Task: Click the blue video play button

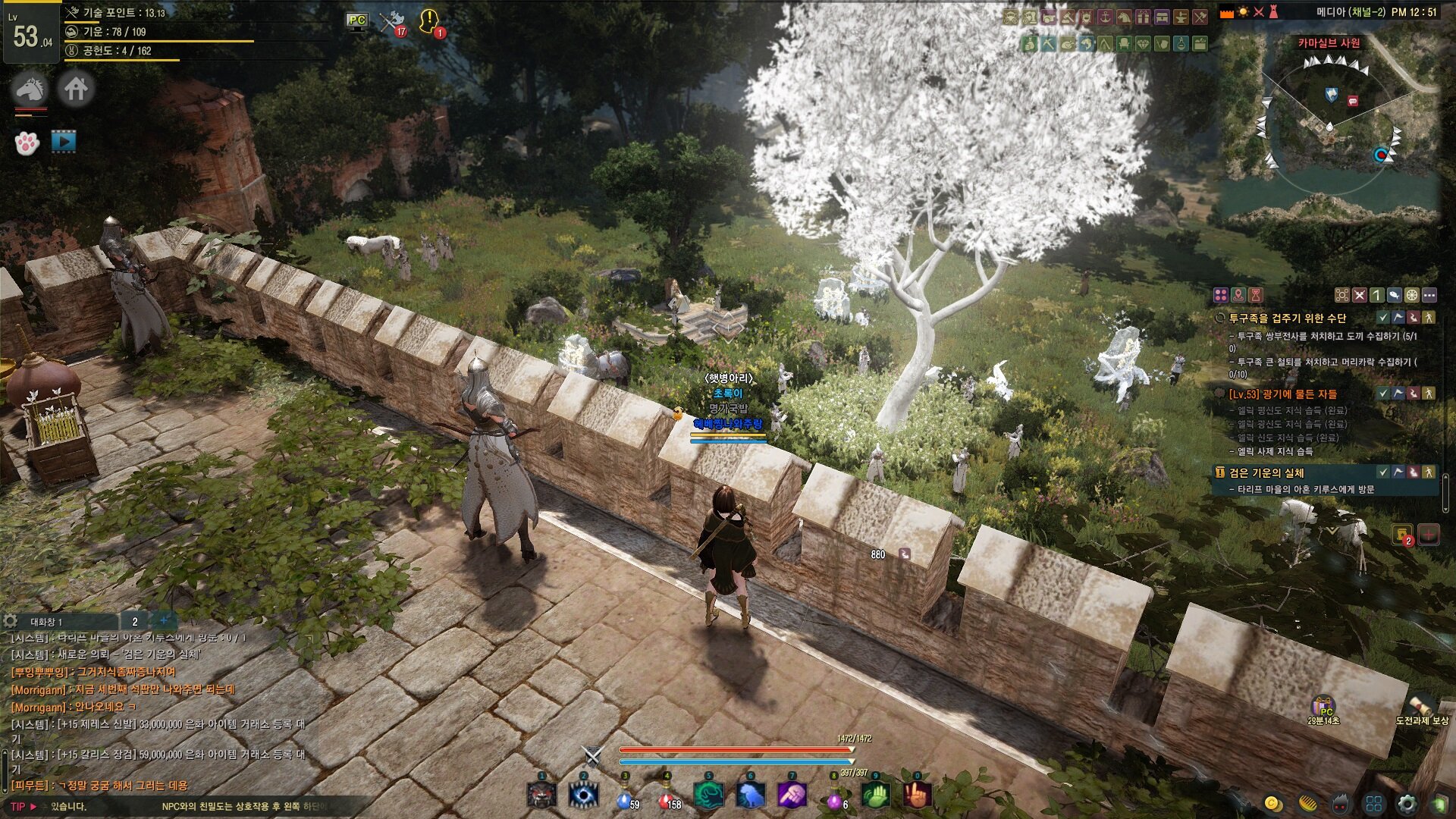Action: coord(64,141)
